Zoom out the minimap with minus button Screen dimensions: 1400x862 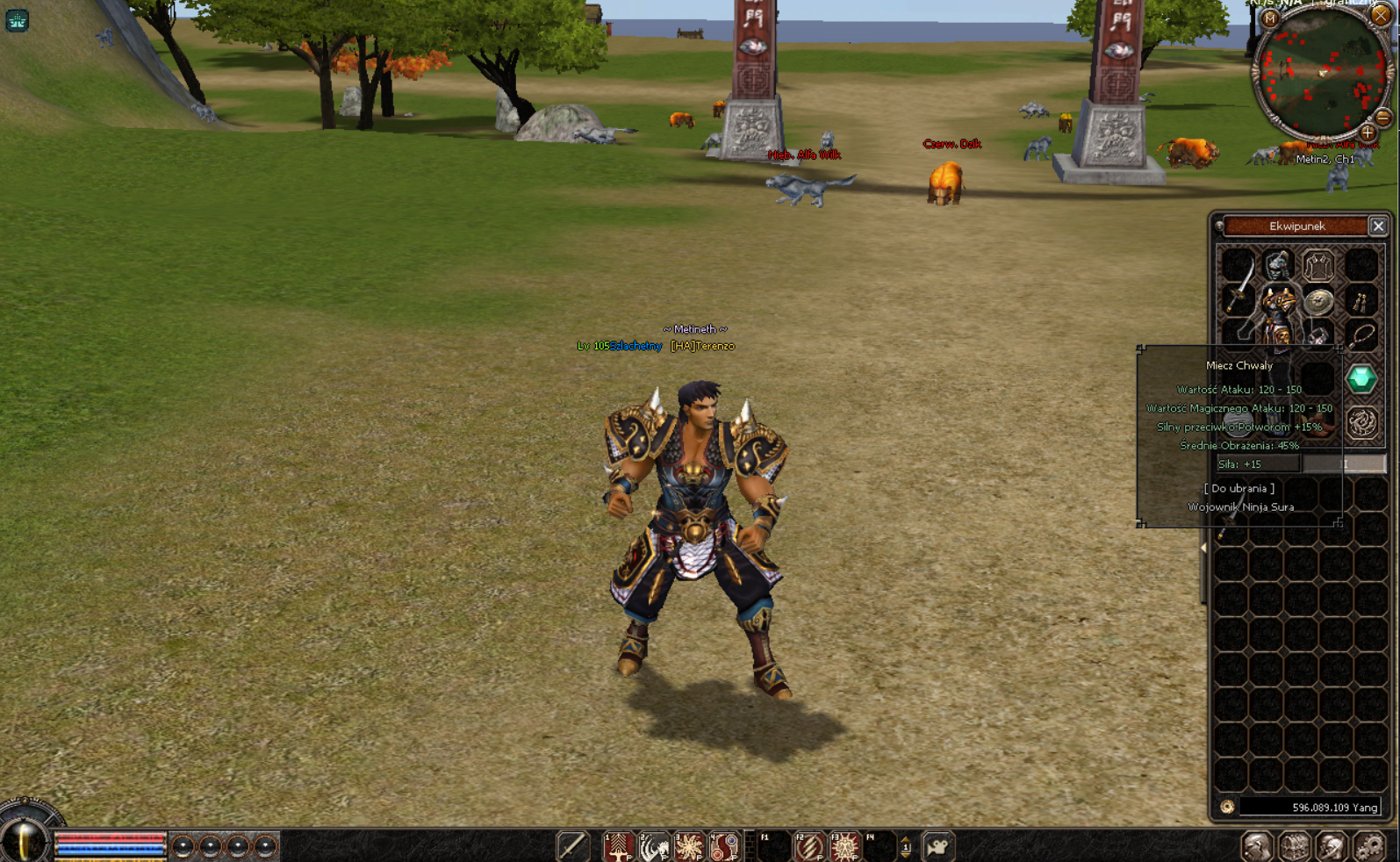point(1382,117)
